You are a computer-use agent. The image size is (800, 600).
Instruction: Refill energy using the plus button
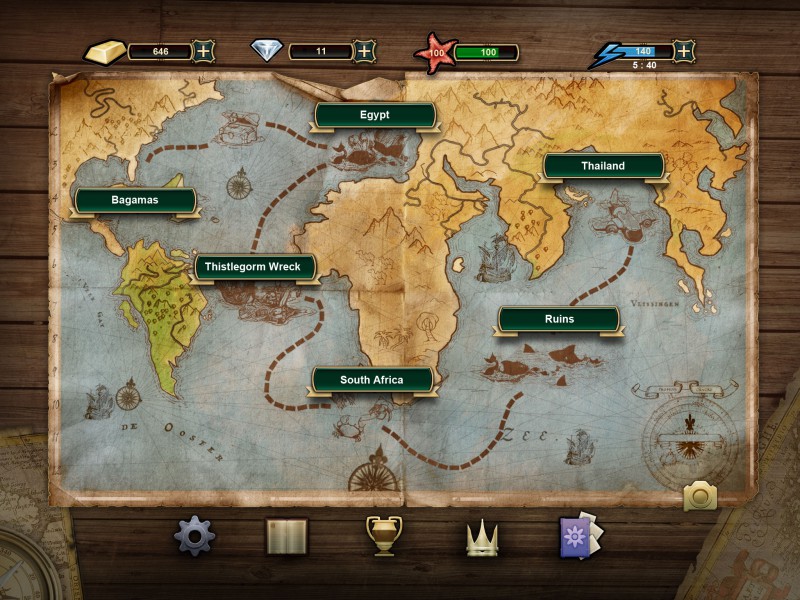[x=683, y=51]
